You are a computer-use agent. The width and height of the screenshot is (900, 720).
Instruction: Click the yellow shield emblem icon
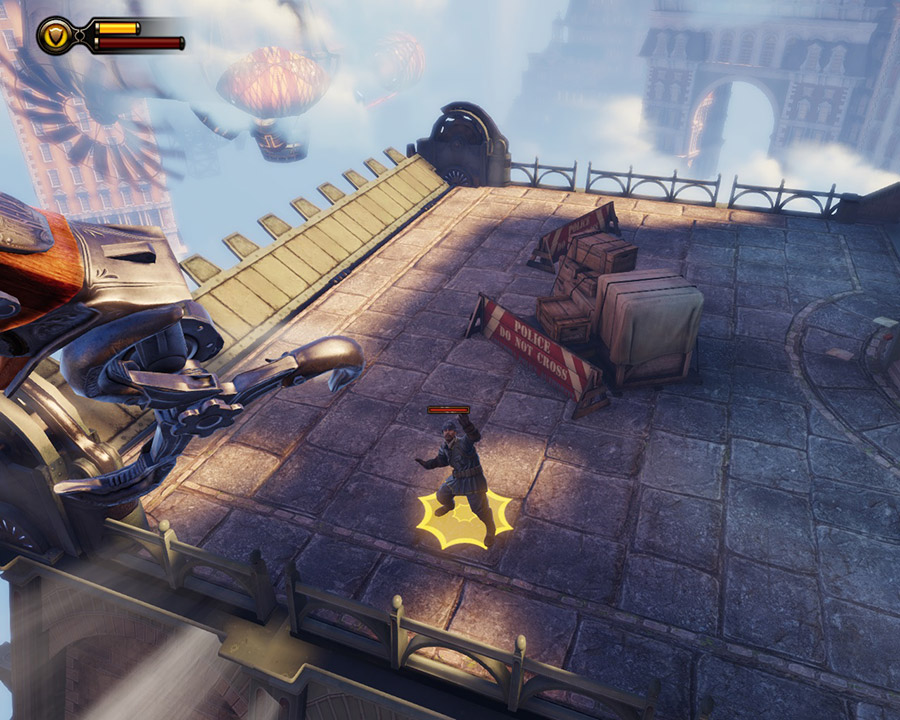point(54,36)
